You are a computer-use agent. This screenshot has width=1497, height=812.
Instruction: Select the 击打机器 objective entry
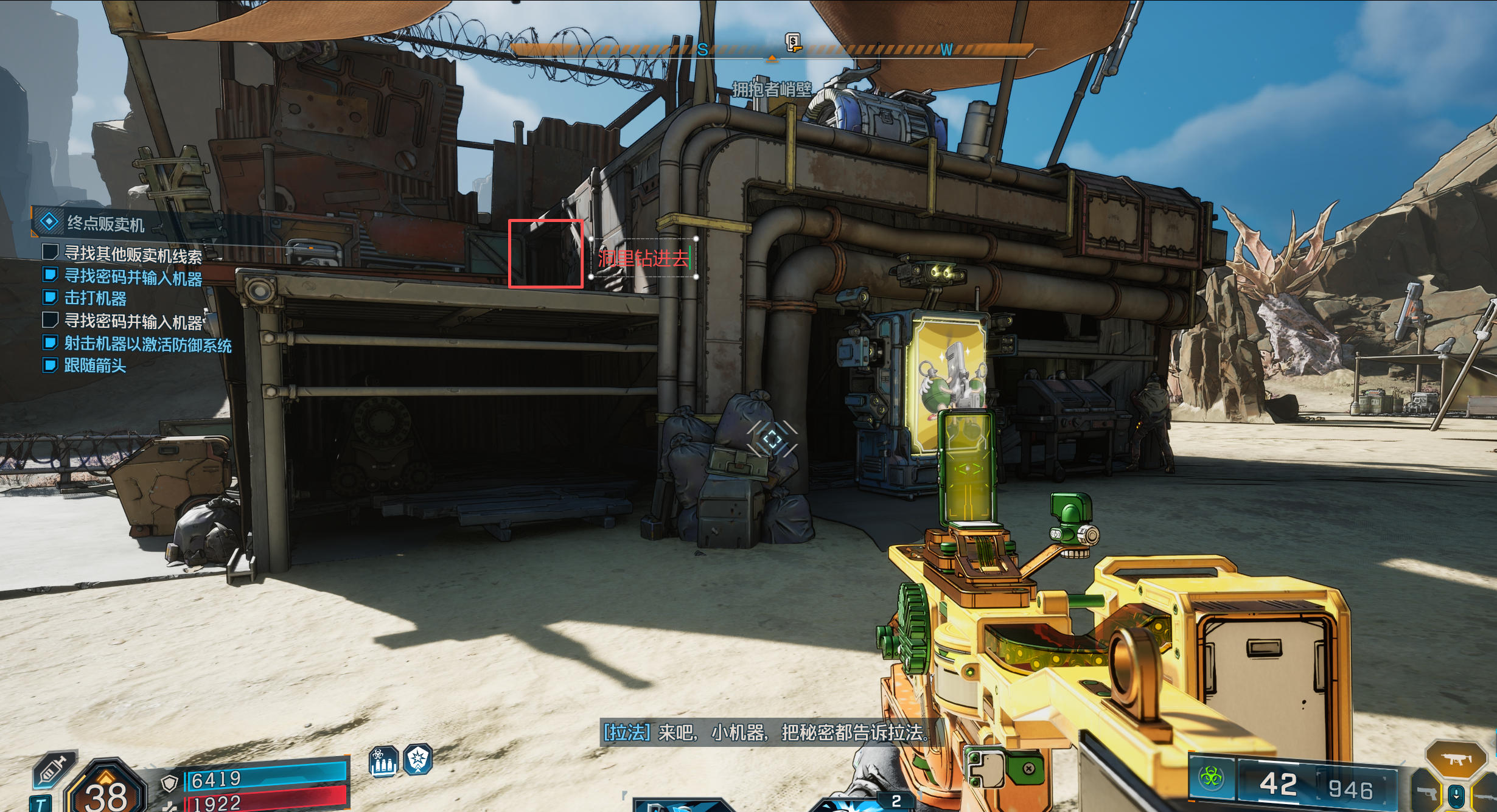tap(95, 298)
